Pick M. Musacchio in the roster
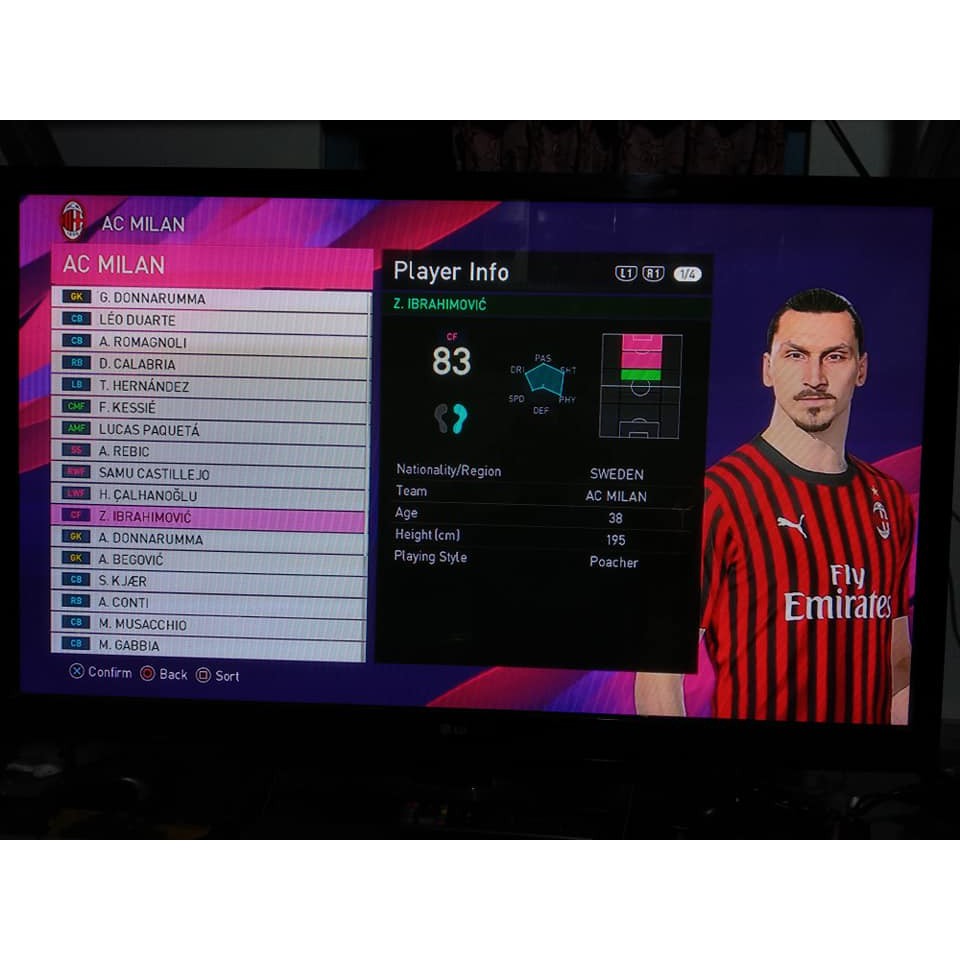 211,625
